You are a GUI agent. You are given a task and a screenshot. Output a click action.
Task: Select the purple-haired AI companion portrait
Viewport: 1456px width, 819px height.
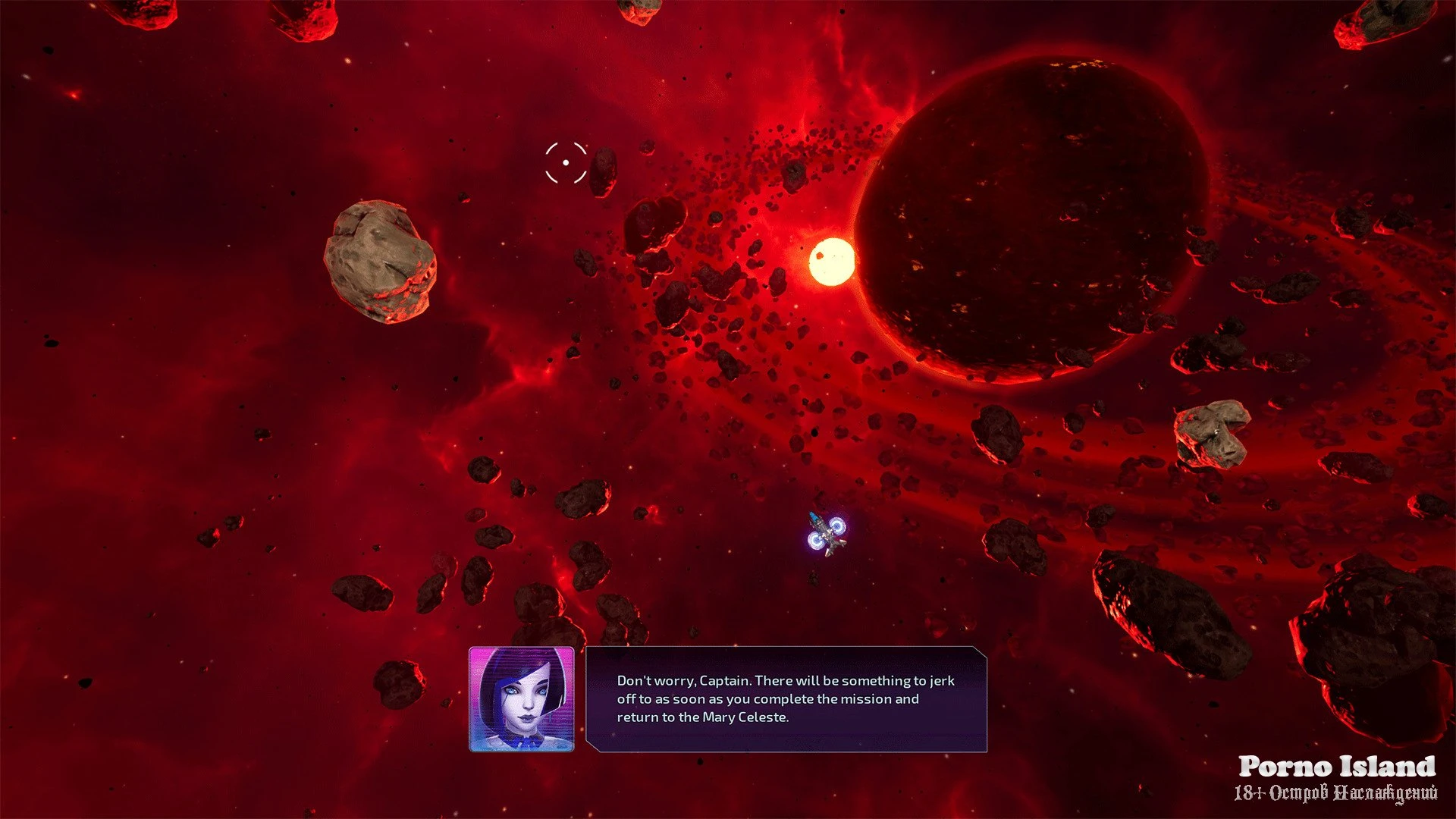coord(522,699)
